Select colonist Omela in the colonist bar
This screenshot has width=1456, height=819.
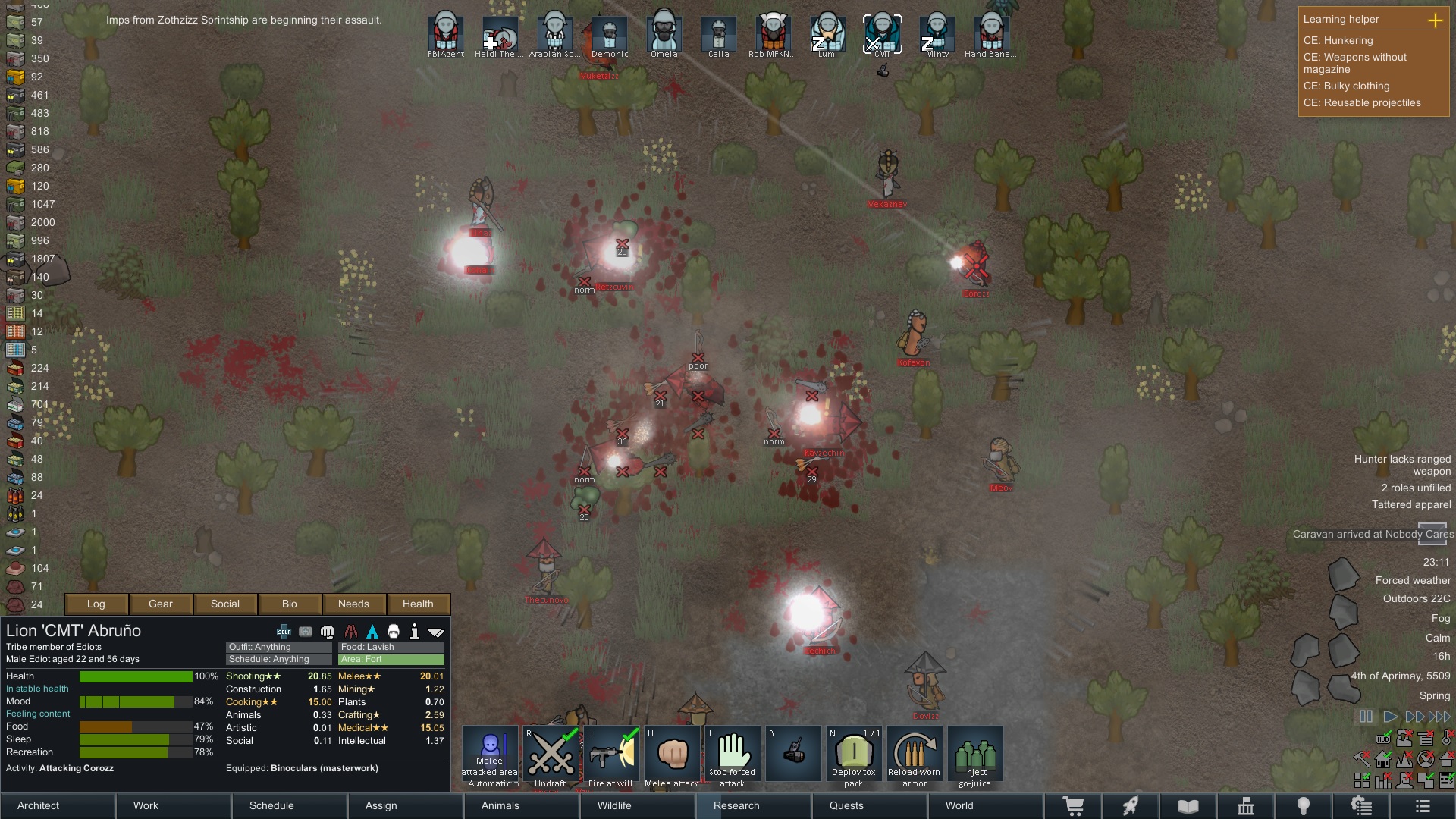[x=664, y=33]
